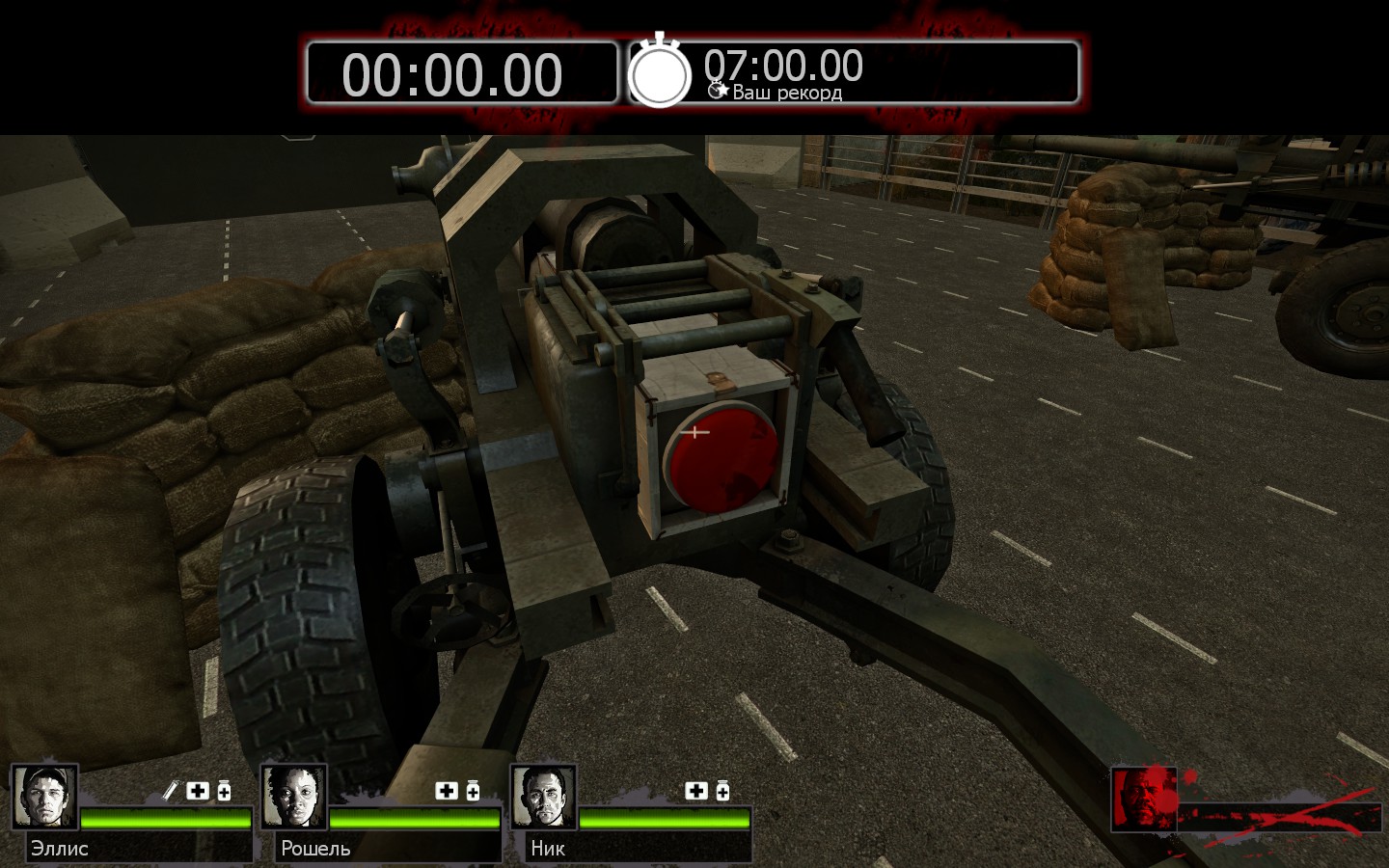Select Rochelle's teammate portrait
1389x868 pixels.
[x=294, y=797]
